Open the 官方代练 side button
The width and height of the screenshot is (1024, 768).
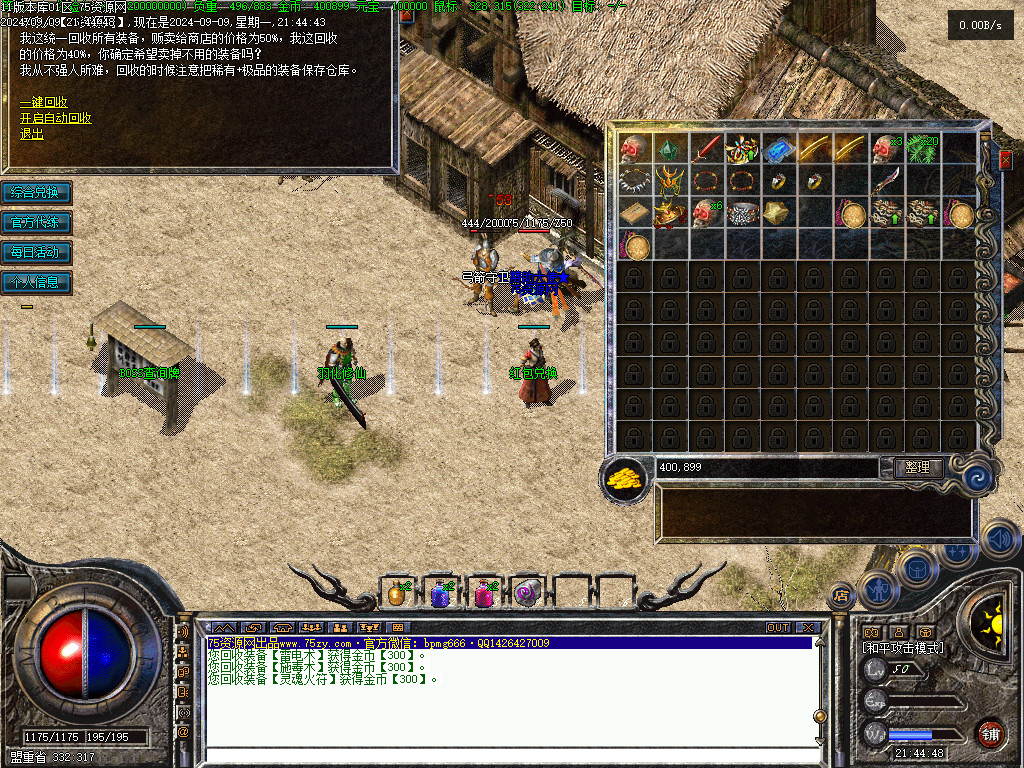[x=36, y=222]
